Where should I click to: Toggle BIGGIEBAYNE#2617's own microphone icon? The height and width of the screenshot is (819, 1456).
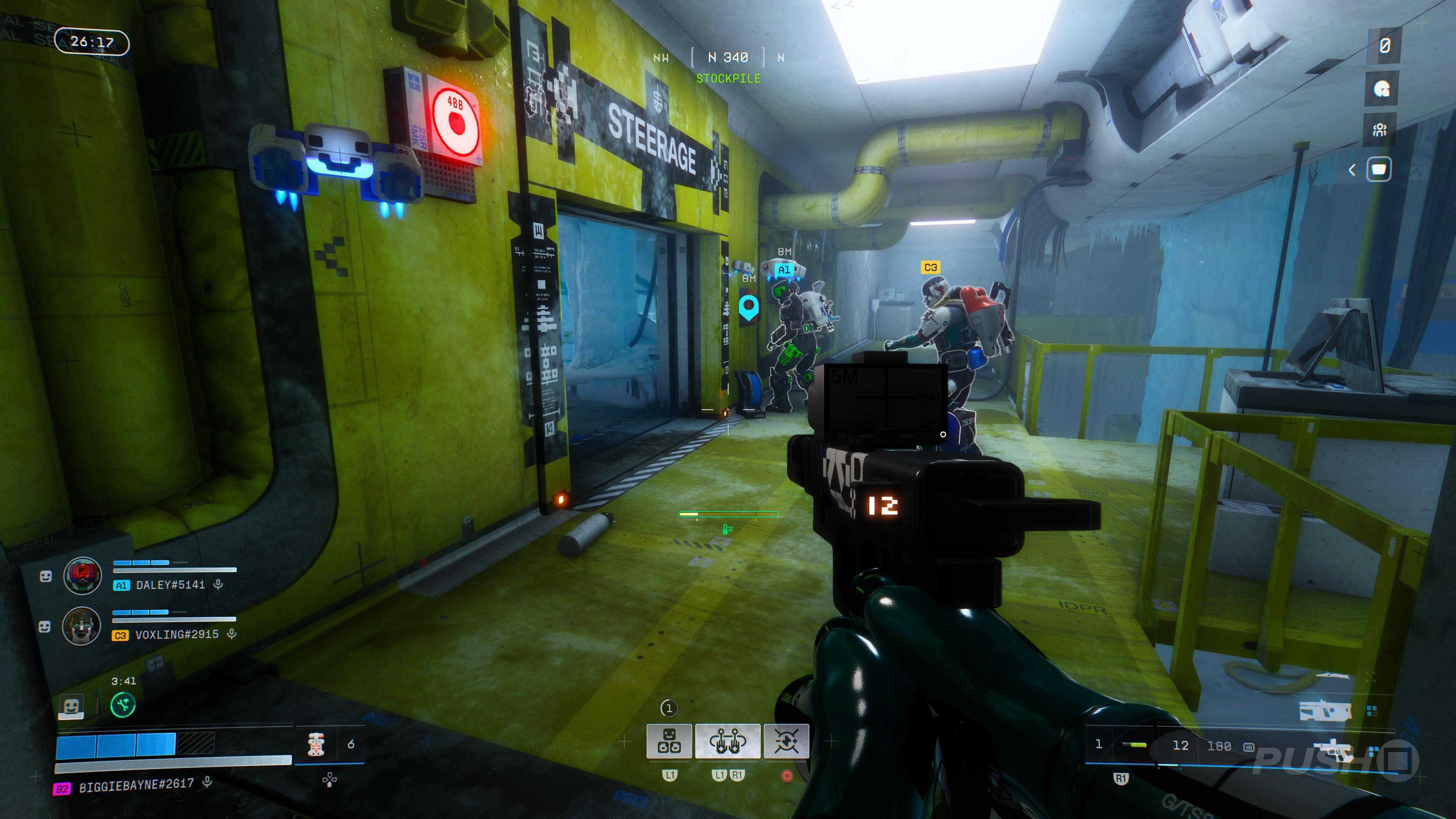point(207,782)
